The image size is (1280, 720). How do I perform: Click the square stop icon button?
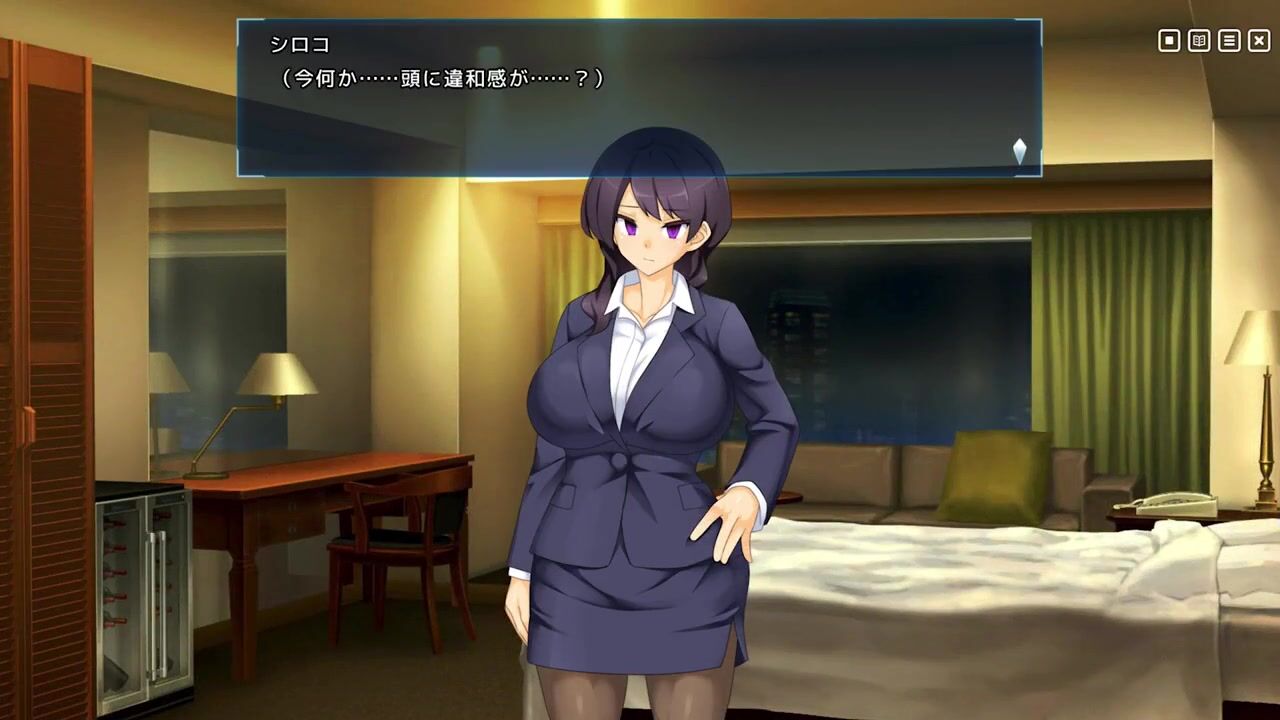pyautogui.click(x=1169, y=41)
